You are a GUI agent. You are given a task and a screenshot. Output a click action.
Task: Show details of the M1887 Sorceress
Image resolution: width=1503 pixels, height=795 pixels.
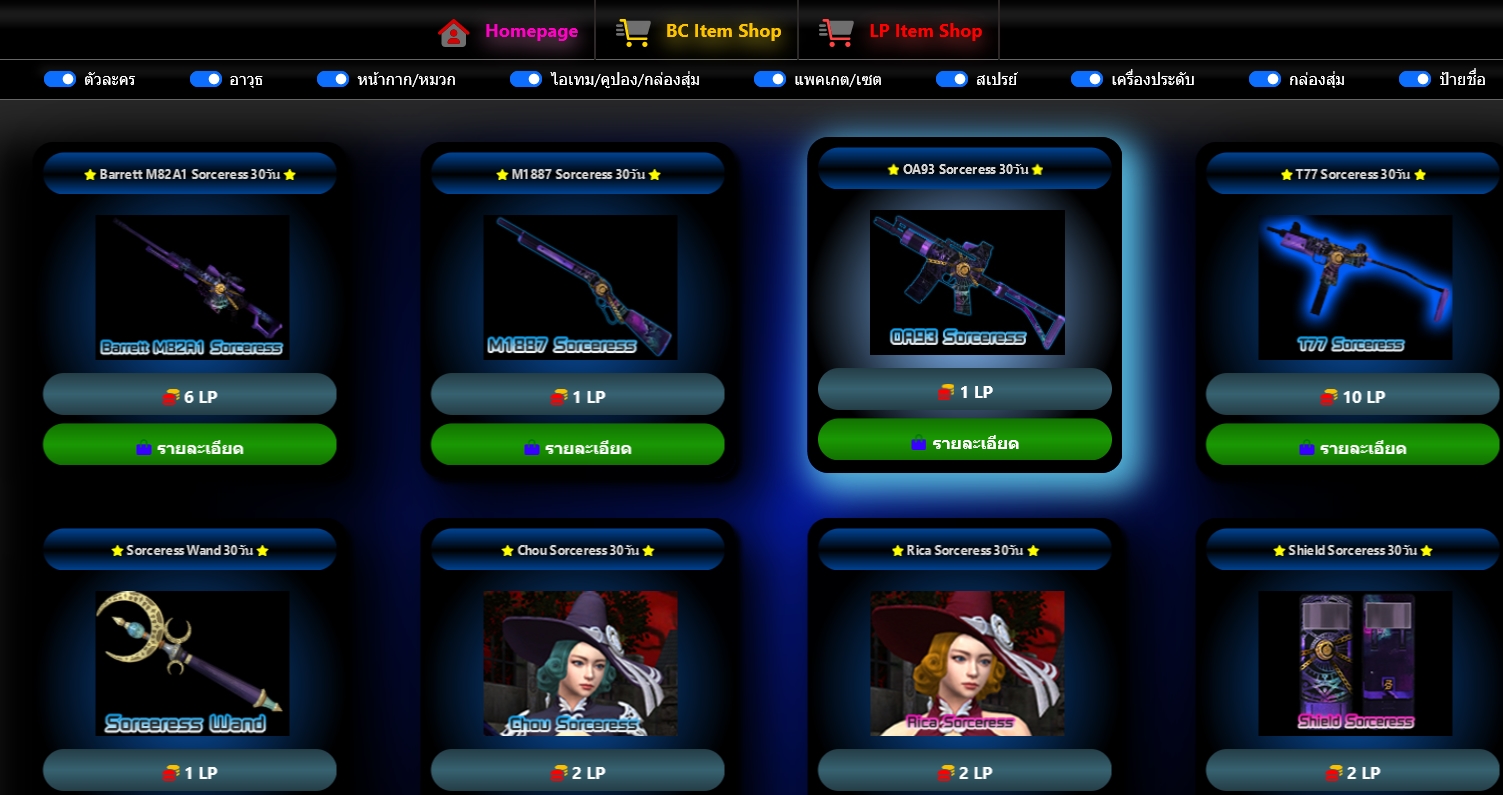(x=578, y=445)
